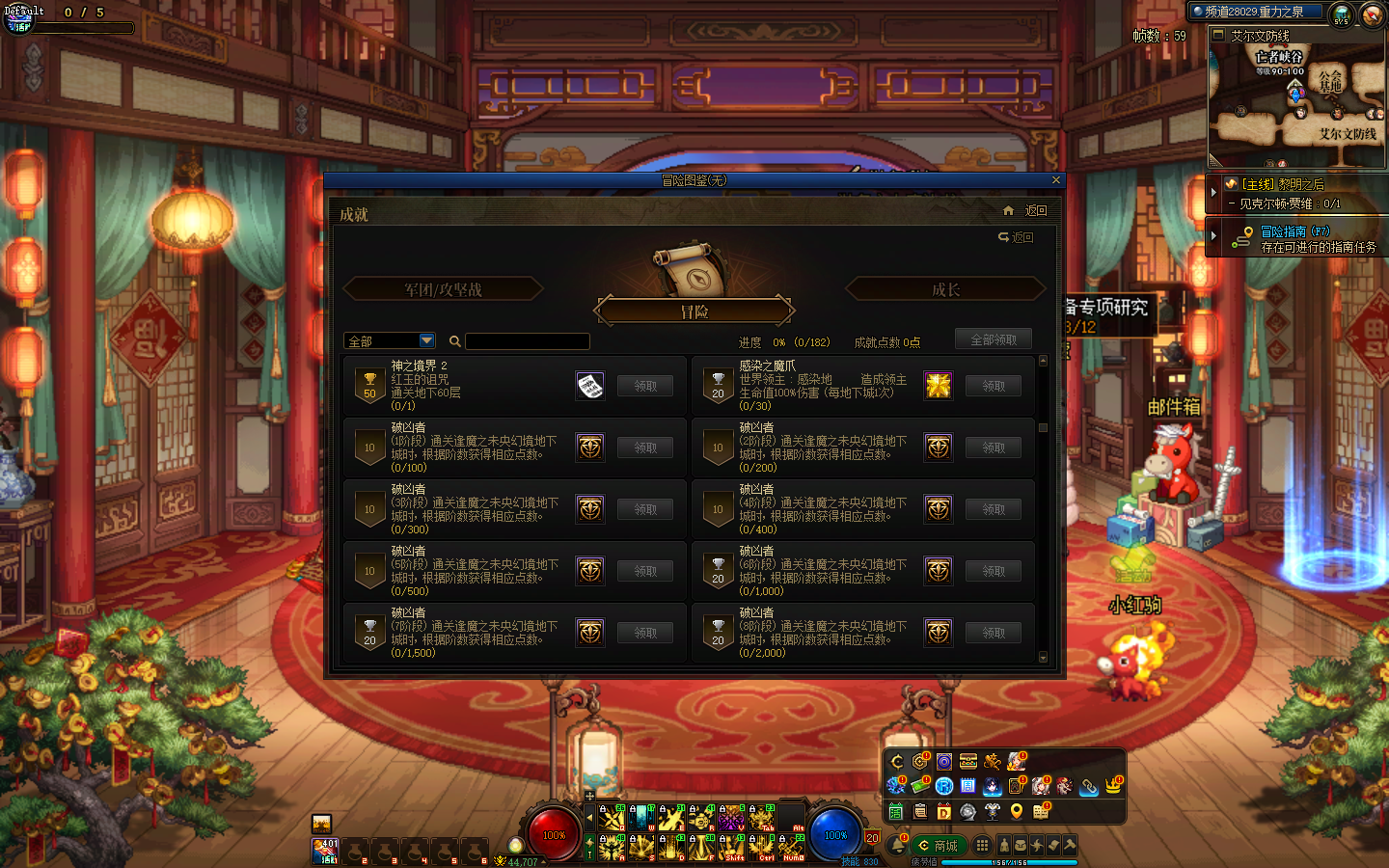Open the 全部 filter dropdown
The image size is (1389, 868).
(x=427, y=340)
